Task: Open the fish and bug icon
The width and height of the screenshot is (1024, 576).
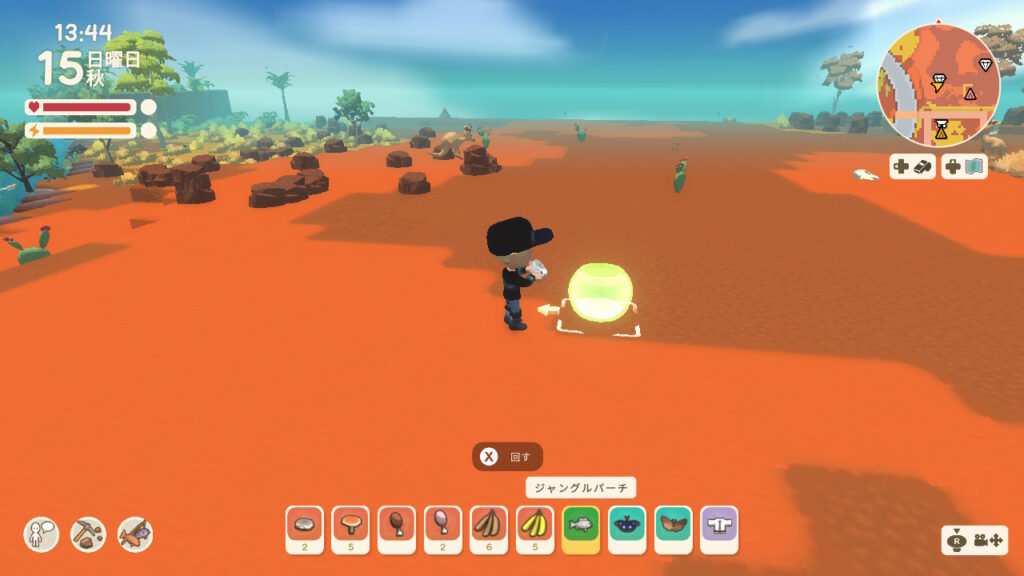Action: [135, 534]
